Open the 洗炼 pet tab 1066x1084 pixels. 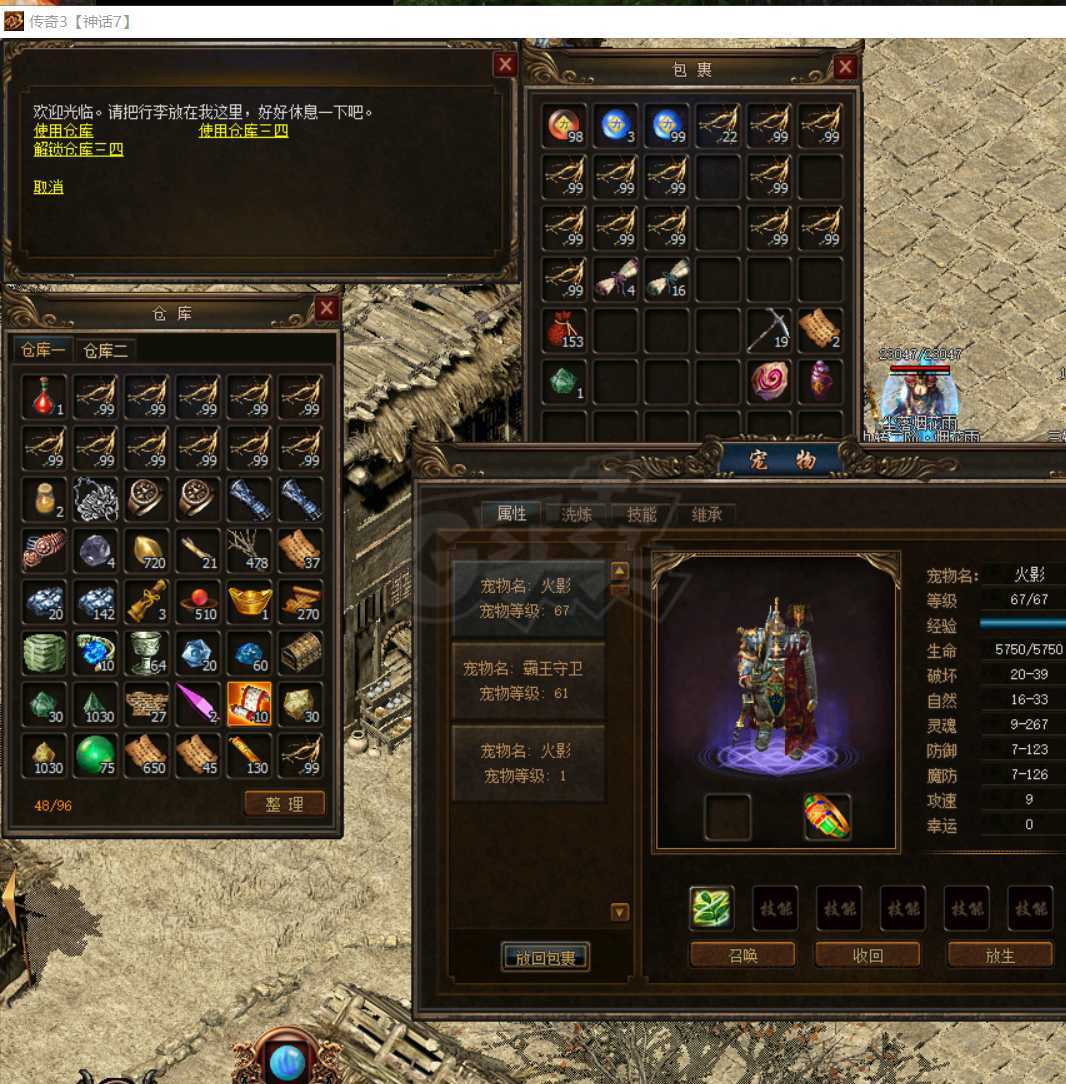(576, 514)
